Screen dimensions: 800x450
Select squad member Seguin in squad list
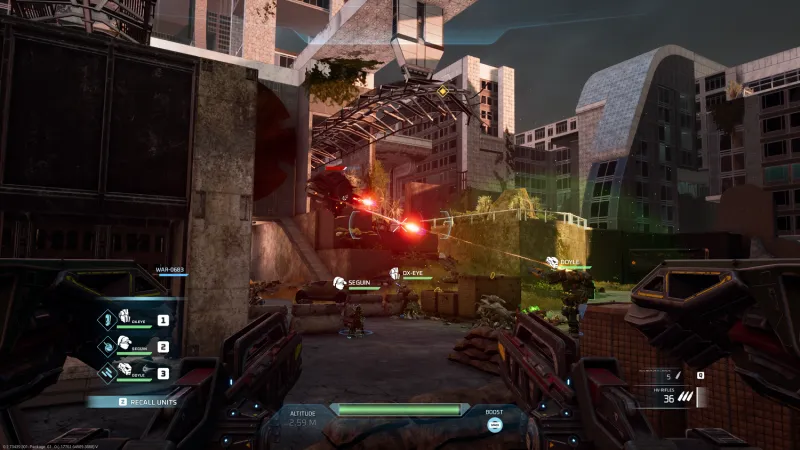point(136,346)
